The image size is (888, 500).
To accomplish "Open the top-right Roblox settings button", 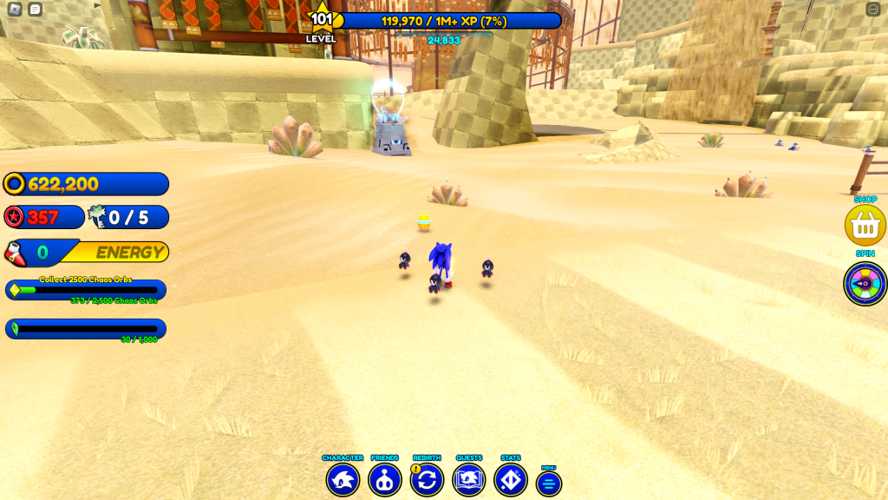I will [x=873, y=9].
